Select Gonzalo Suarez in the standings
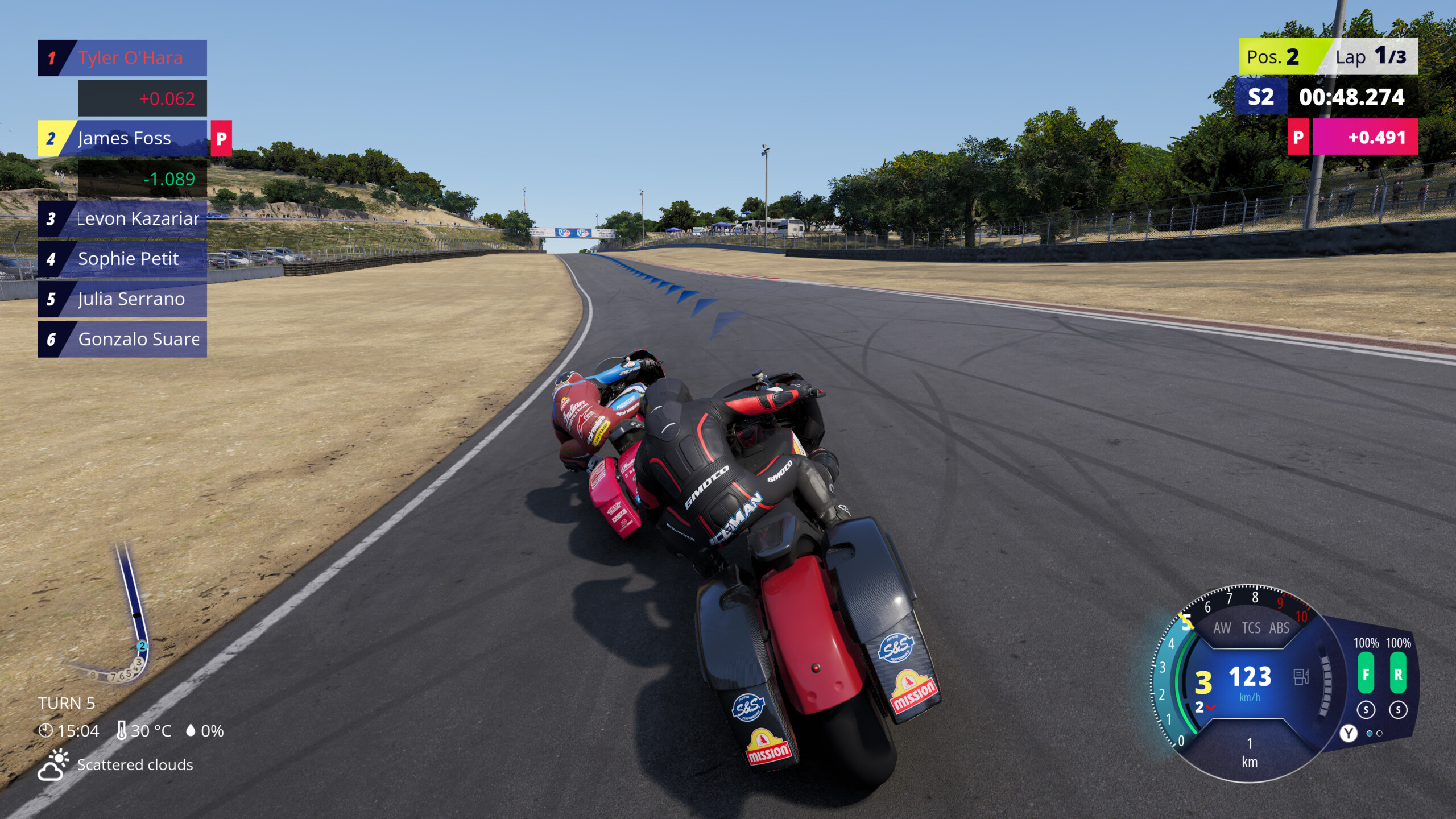The width and height of the screenshot is (1456, 819). click(122, 340)
